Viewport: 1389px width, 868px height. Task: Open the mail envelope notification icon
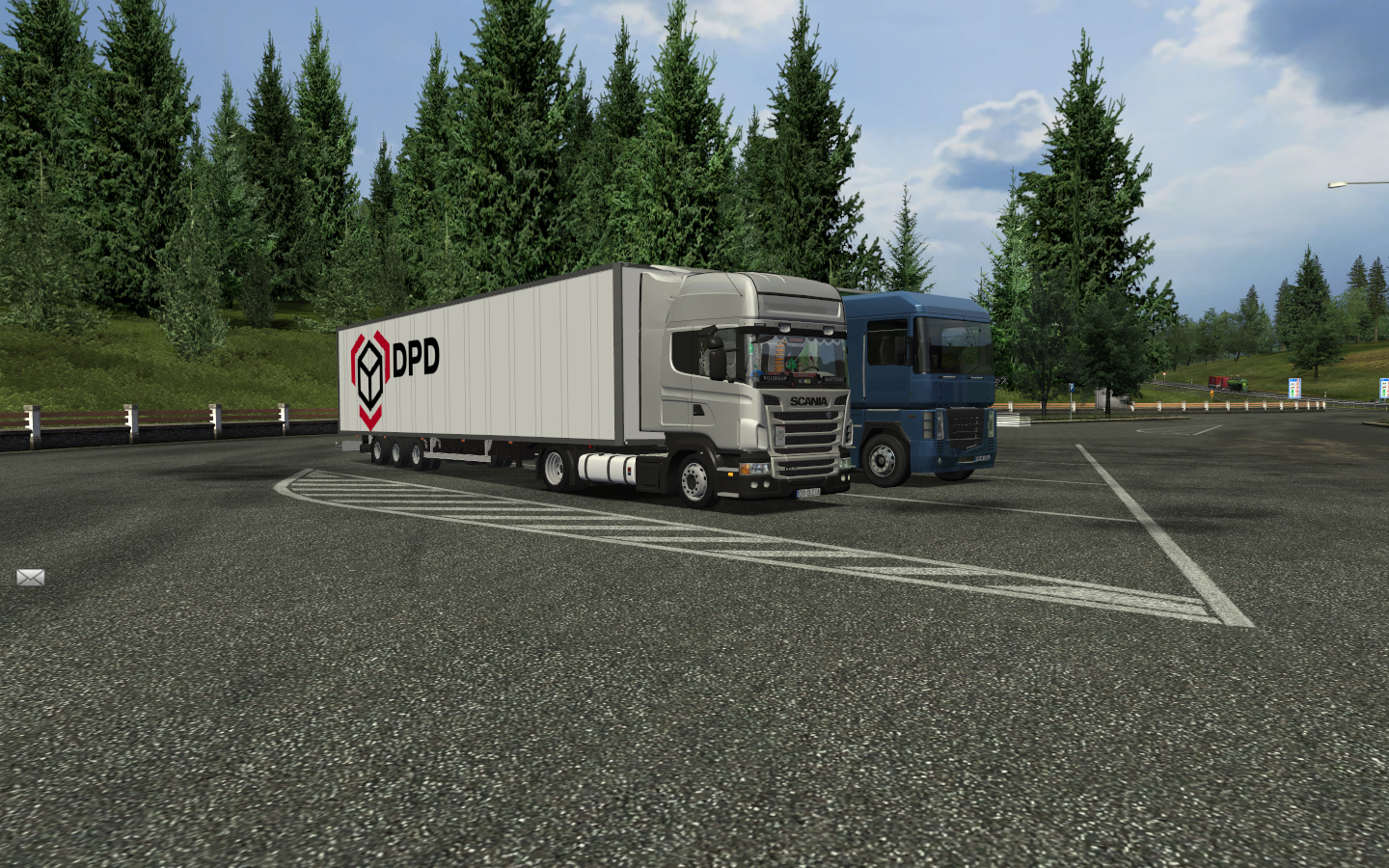click(31, 578)
